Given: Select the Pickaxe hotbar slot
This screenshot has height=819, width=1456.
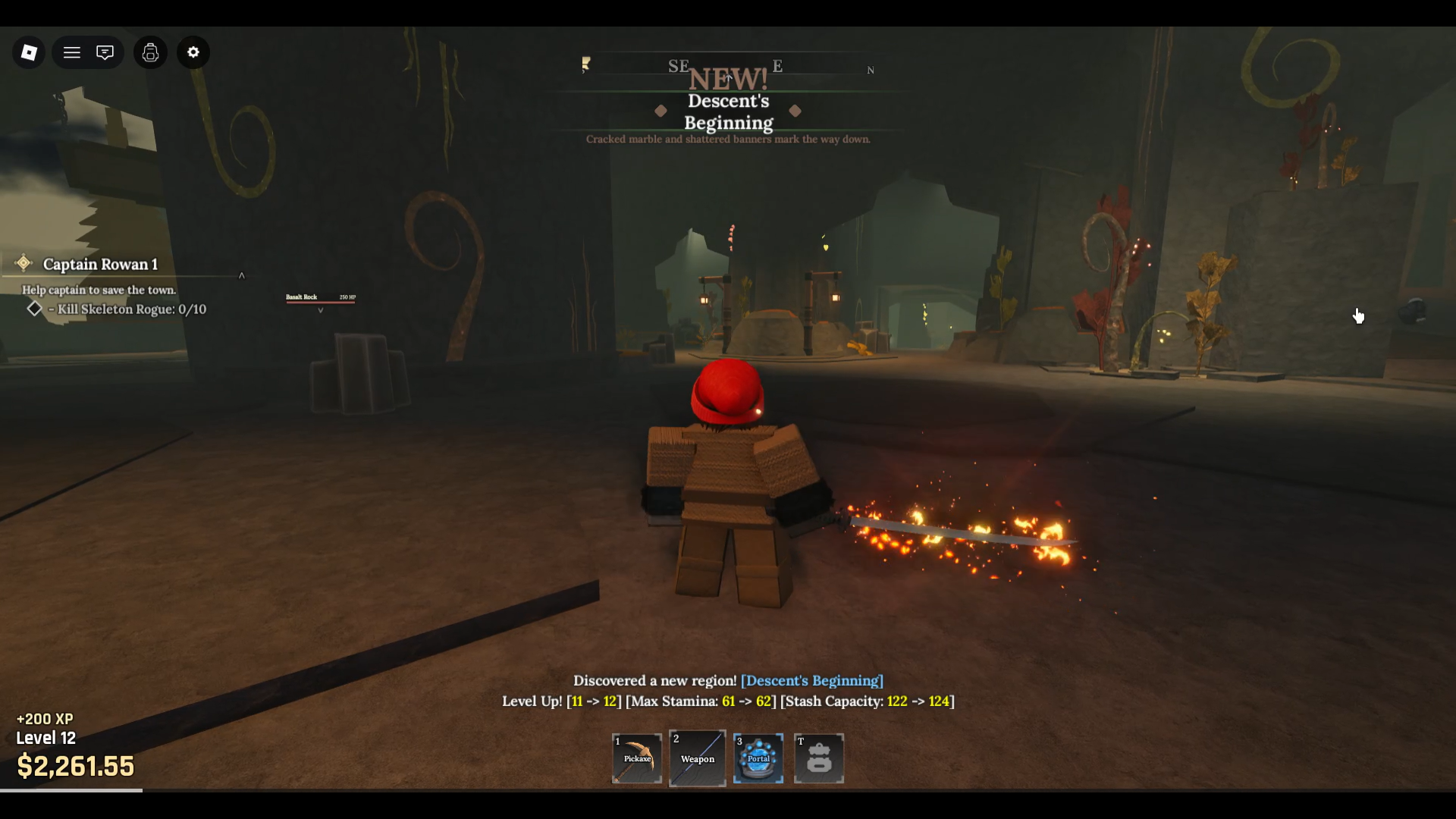Looking at the screenshot, I should [637, 758].
